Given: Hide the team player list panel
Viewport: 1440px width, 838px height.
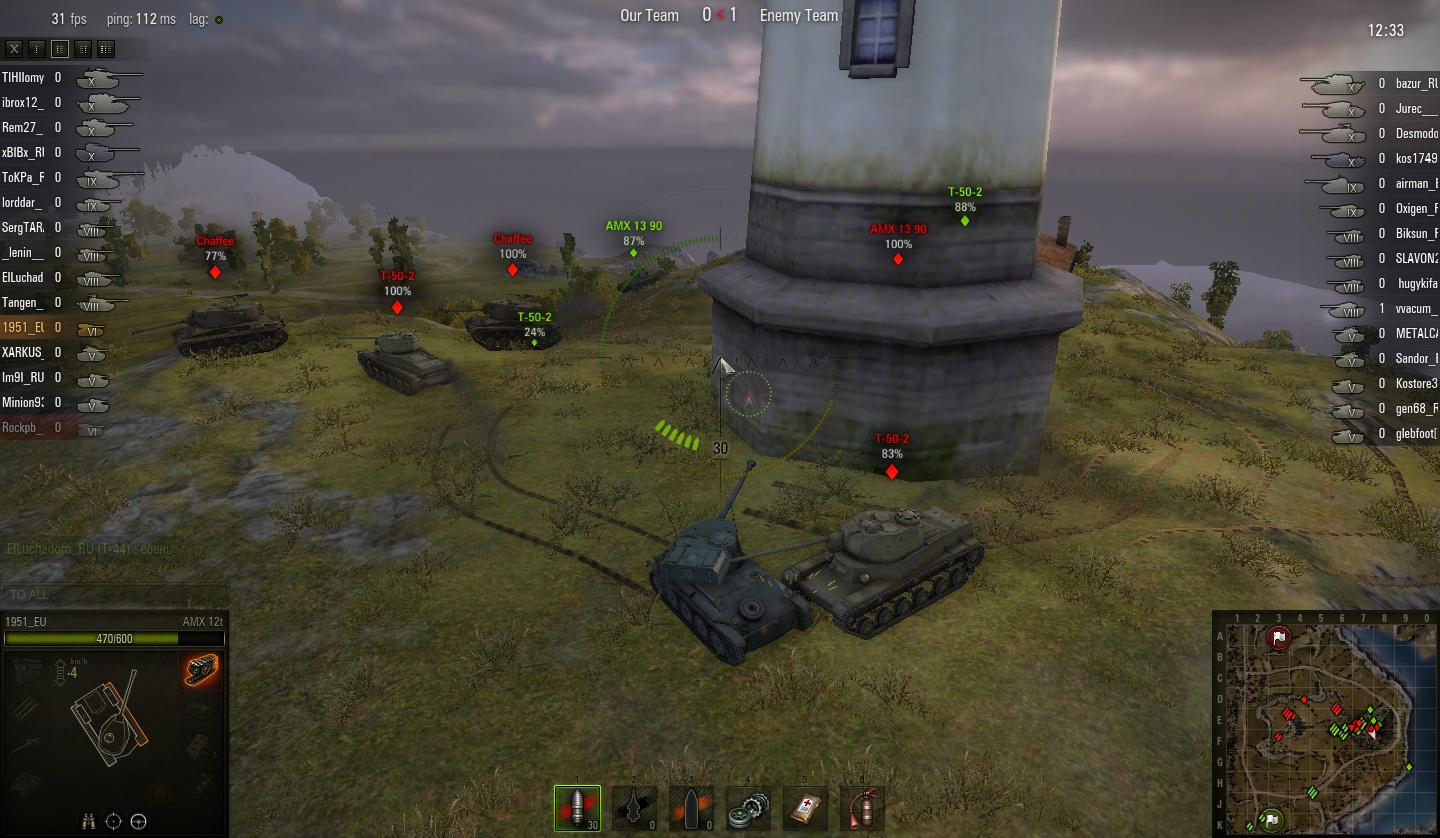Looking at the screenshot, I should [x=14, y=48].
